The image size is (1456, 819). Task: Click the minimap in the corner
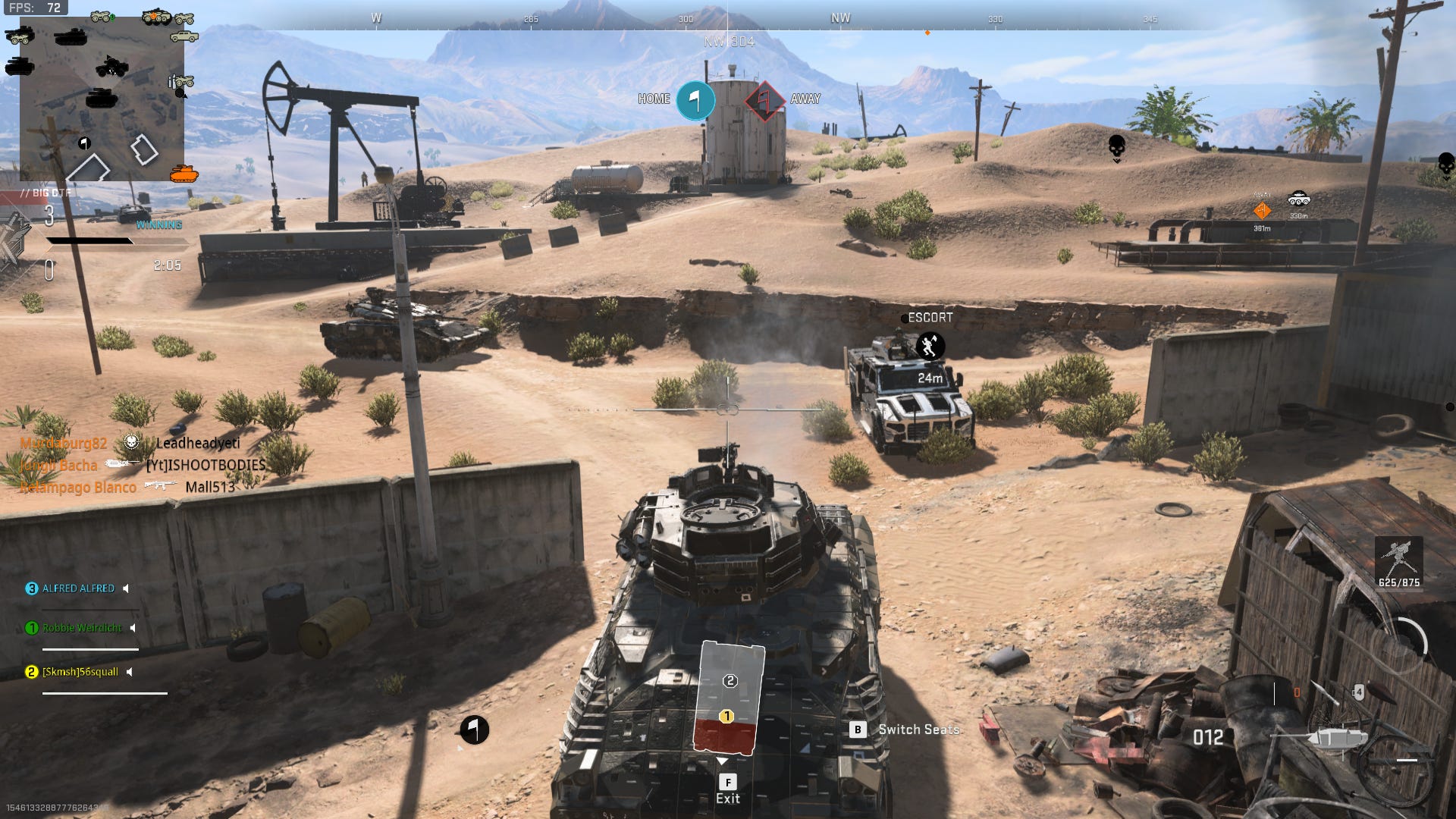pos(102,99)
